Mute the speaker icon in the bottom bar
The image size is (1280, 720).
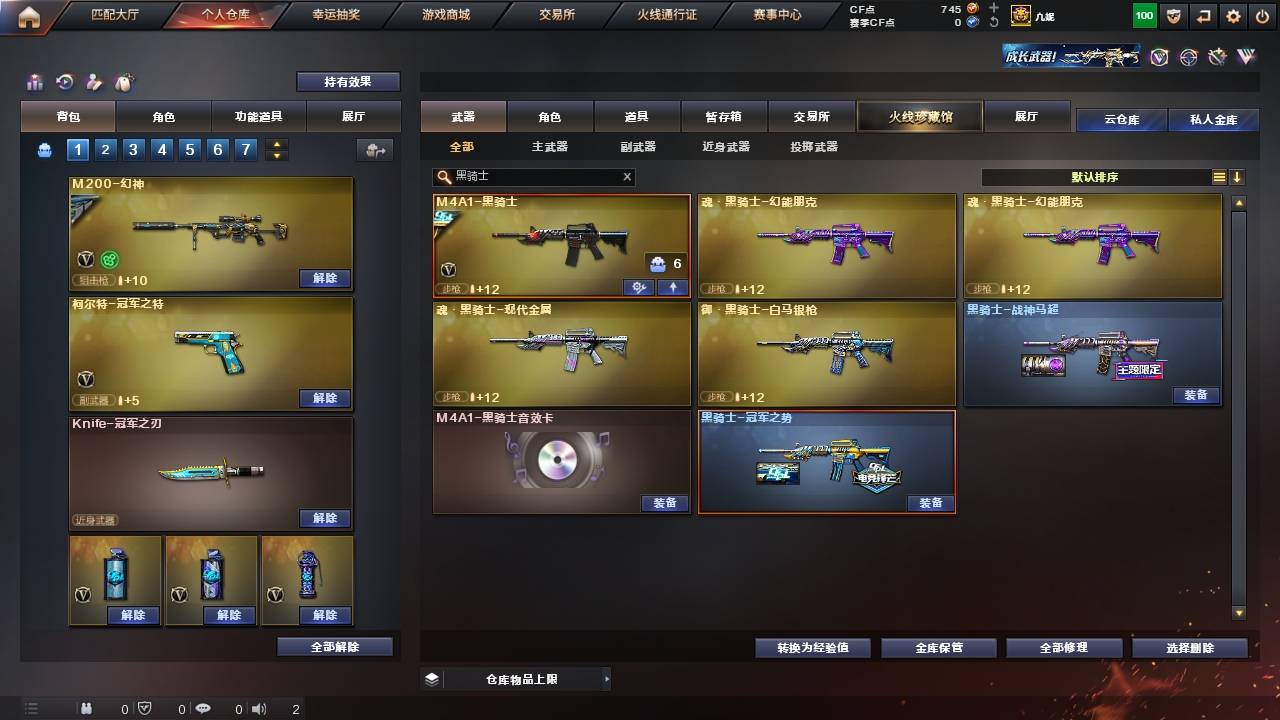(x=259, y=709)
